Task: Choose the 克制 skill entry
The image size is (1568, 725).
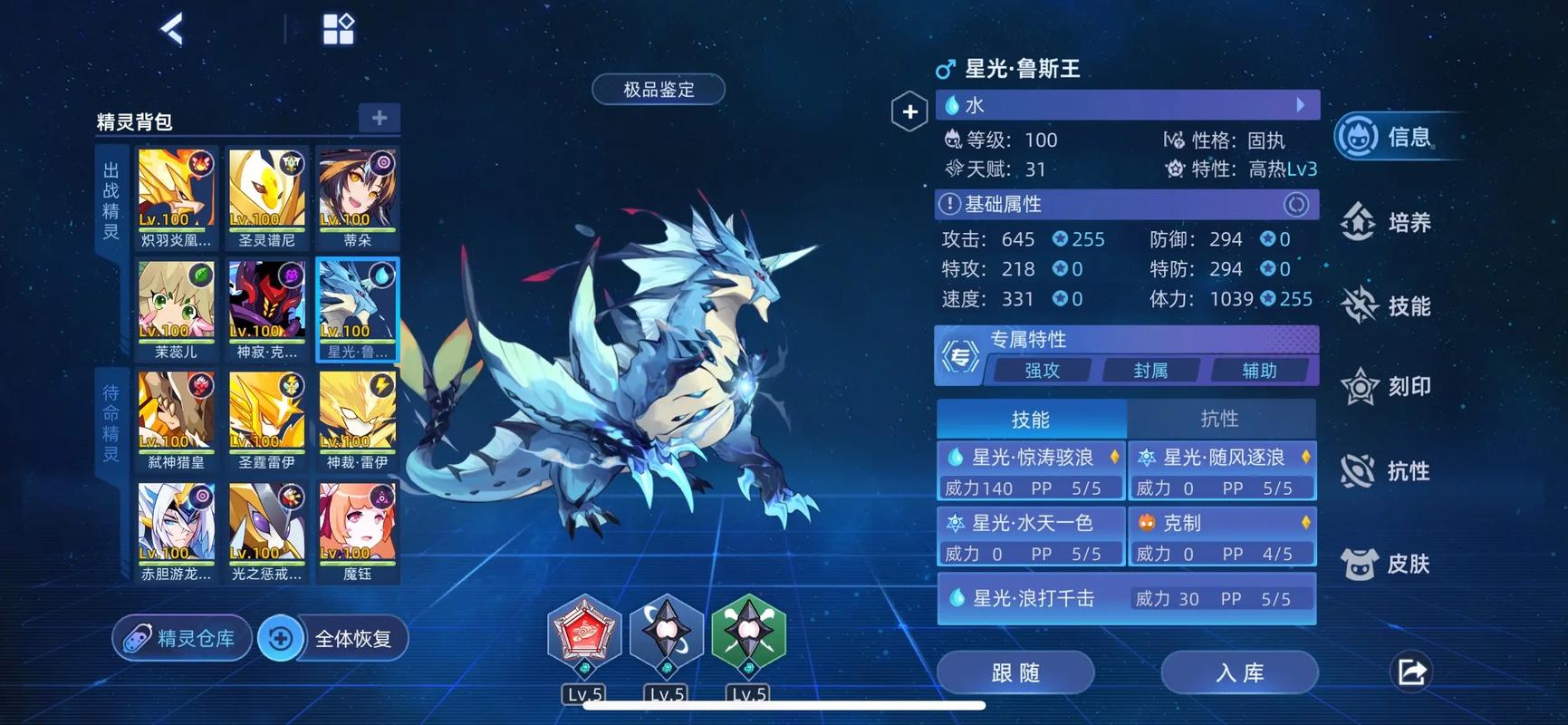Action: [x=1222, y=536]
